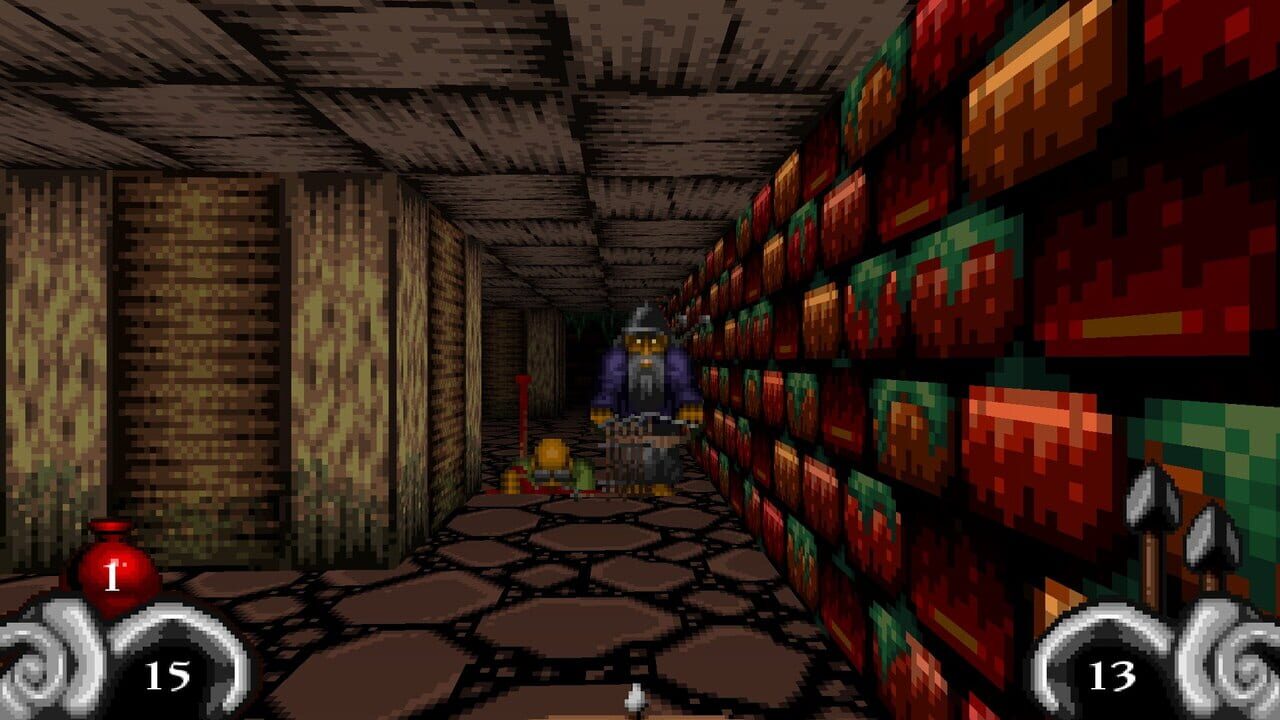
Task: Click the red brick wall on the right
Action: 1000,300
